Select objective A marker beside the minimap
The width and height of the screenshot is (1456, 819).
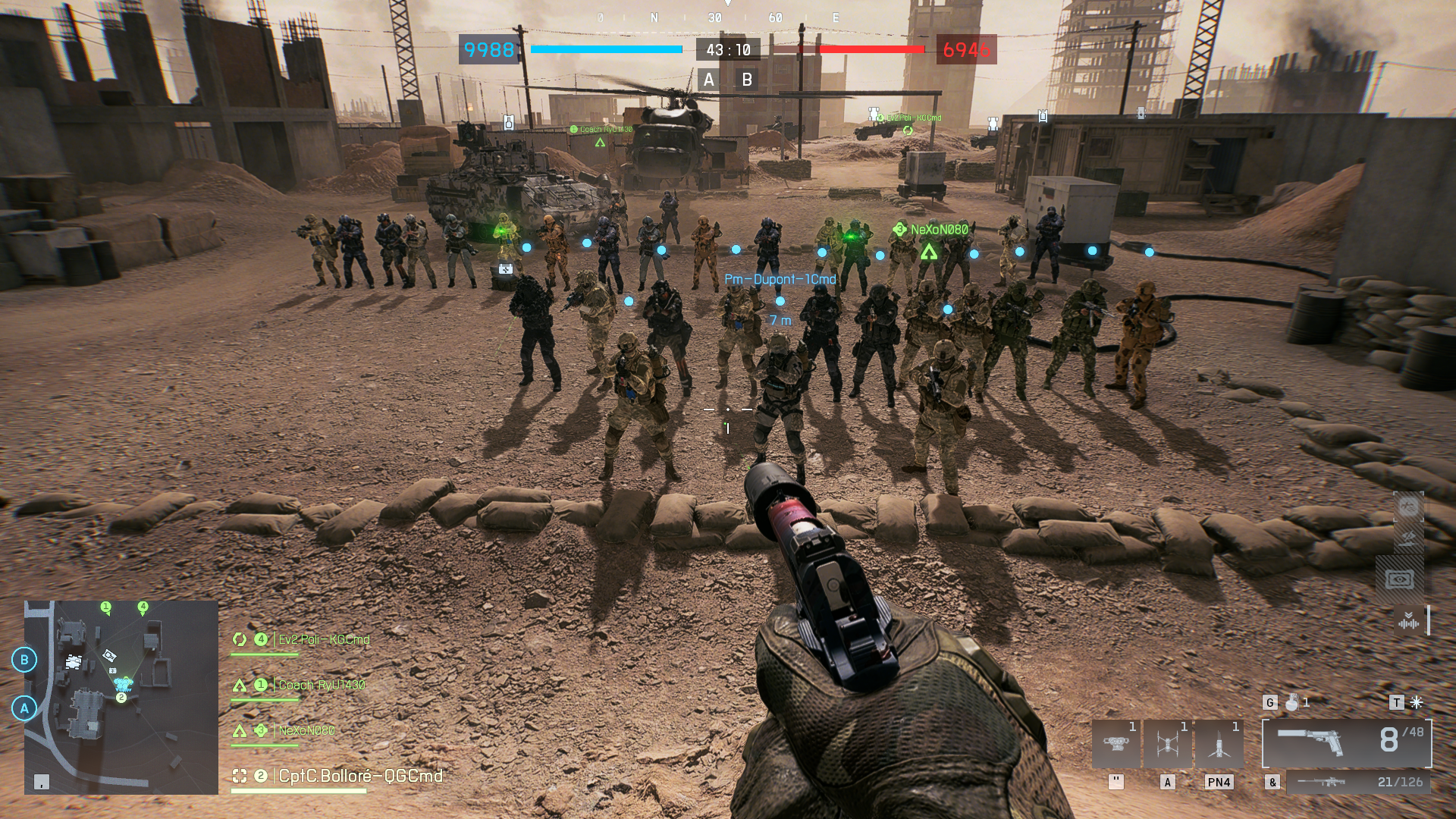(x=24, y=708)
